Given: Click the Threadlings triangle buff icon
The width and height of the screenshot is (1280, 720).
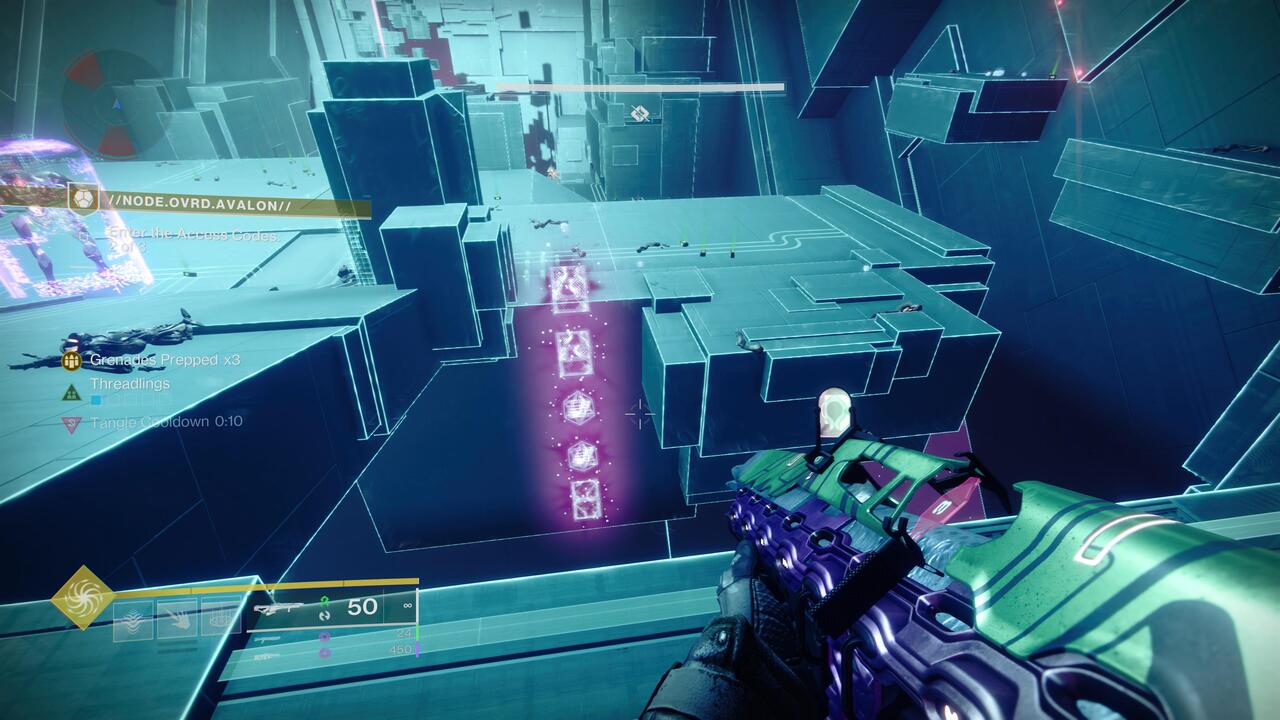Looking at the screenshot, I should click(x=71, y=390).
